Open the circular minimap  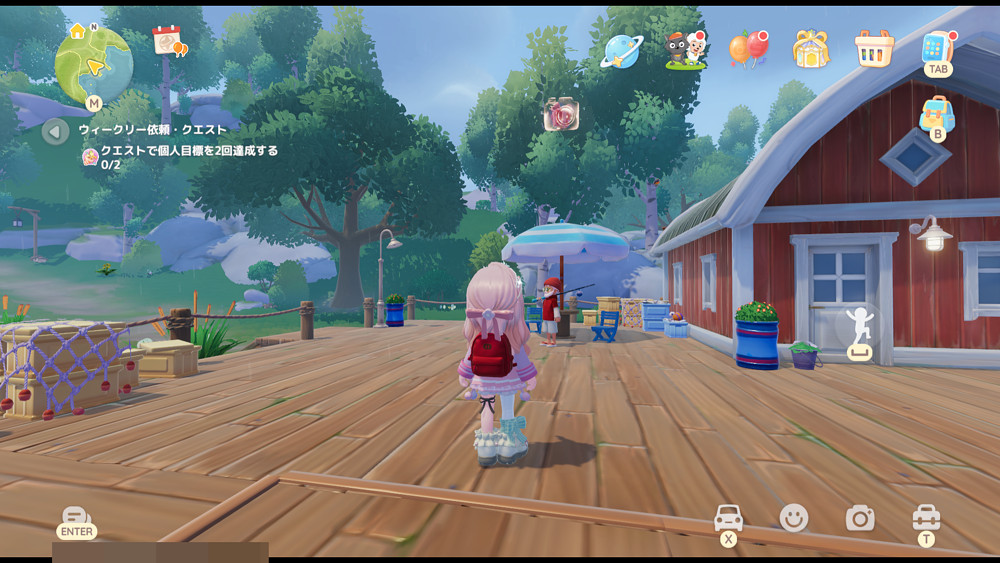point(93,65)
